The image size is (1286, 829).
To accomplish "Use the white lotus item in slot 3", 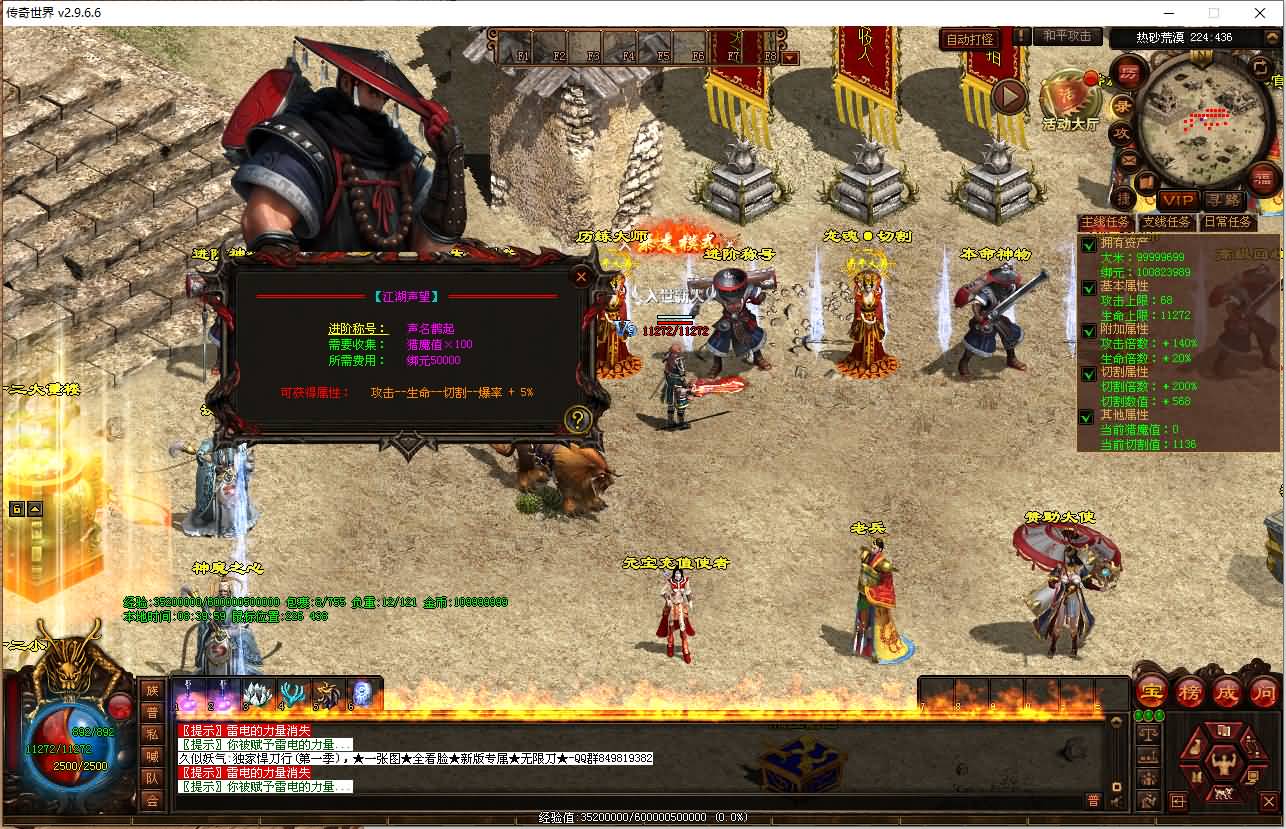I will click(x=258, y=694).
